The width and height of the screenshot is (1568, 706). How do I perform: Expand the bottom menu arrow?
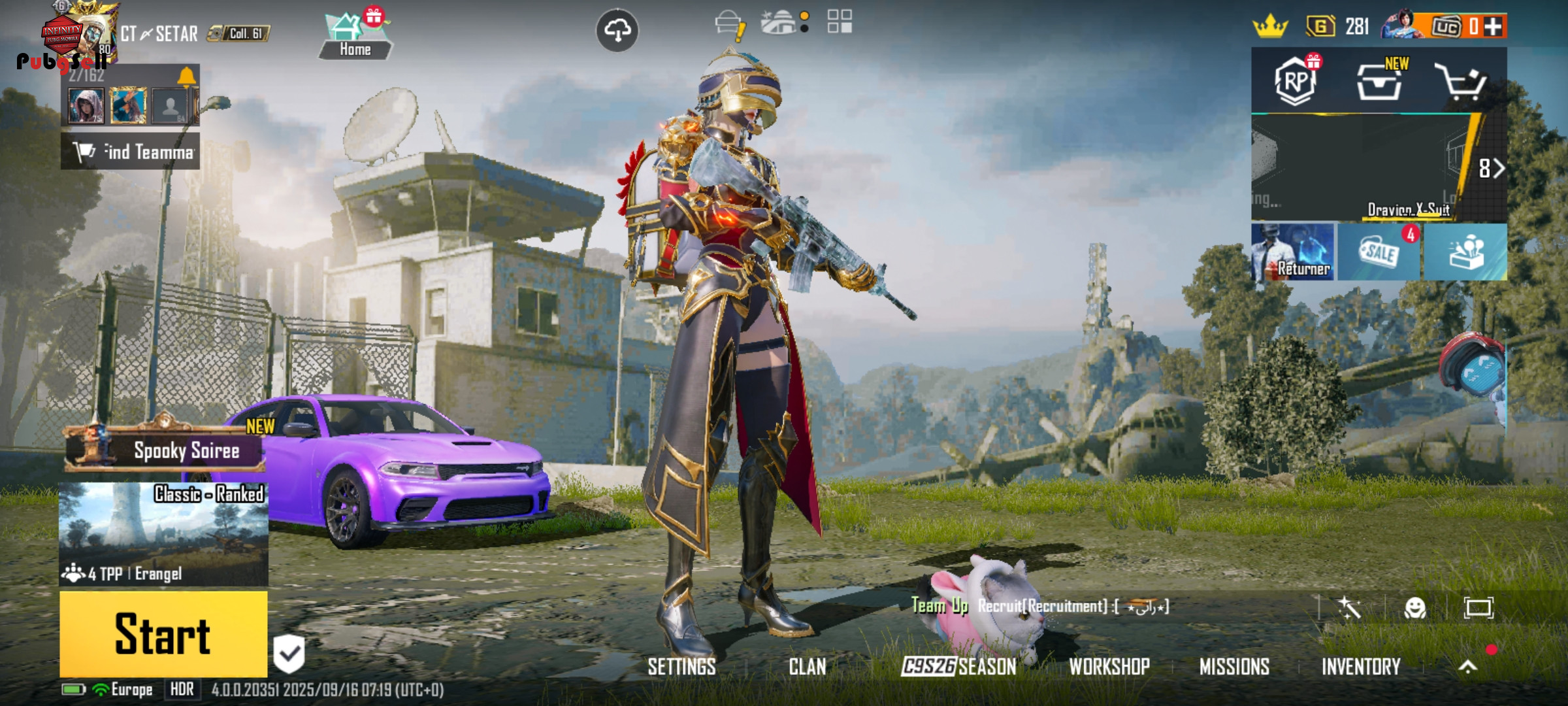tap(1468, 667)
